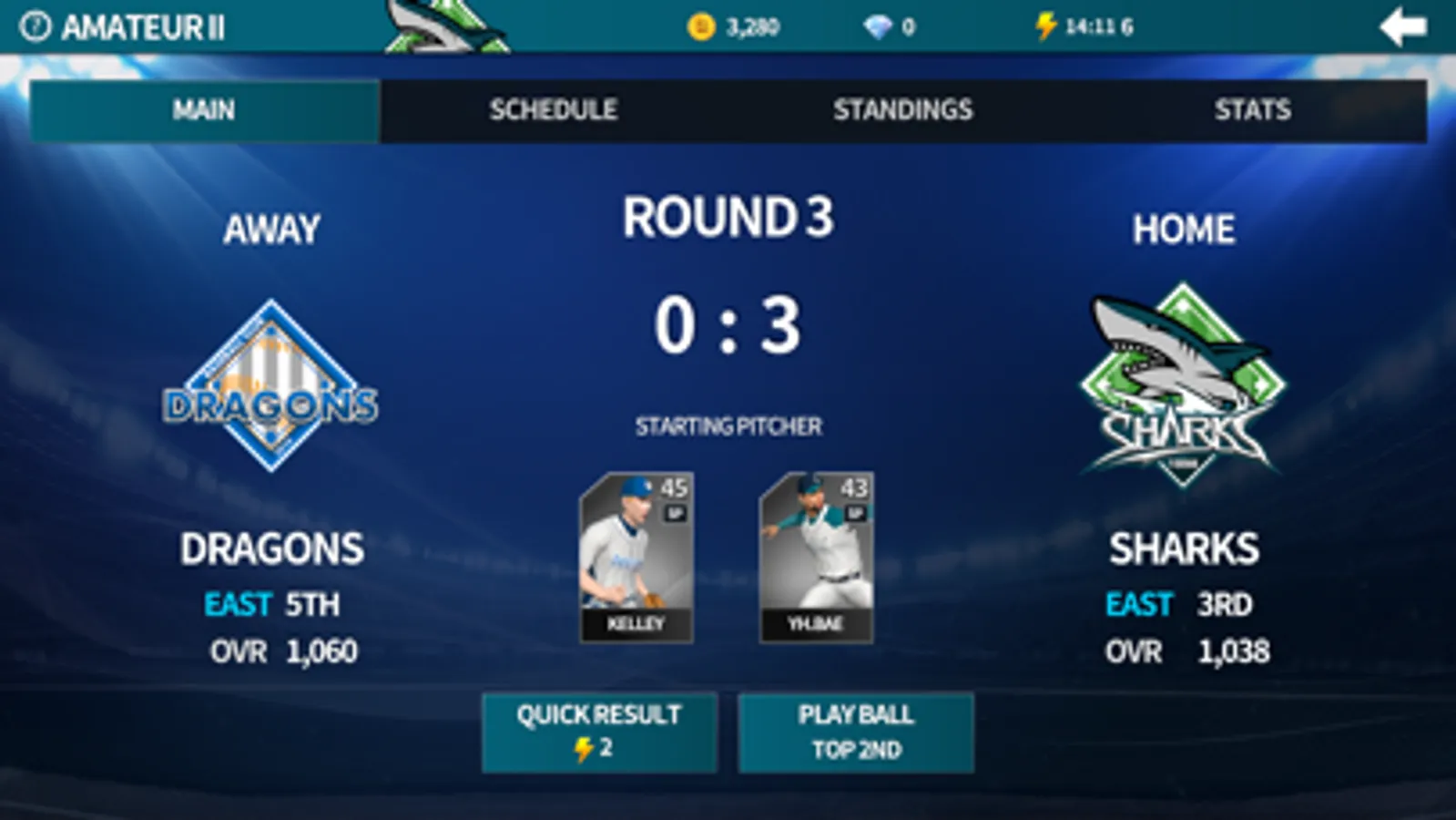Select starting pitcher YH.BAE card
This screenshot has height=820, width=1456.
coord(818,556)
